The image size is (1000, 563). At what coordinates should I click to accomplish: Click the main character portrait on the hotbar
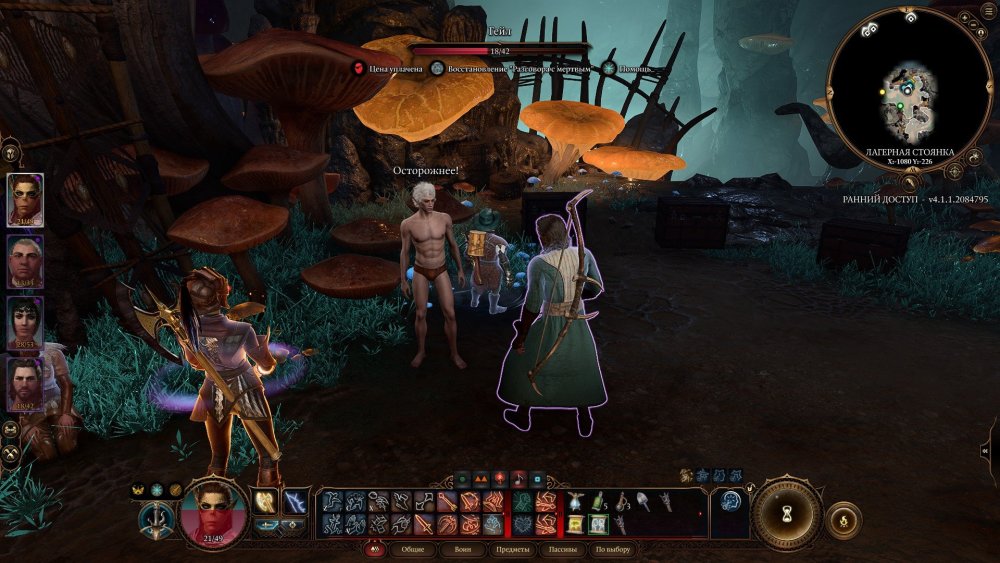coord(211,510)
